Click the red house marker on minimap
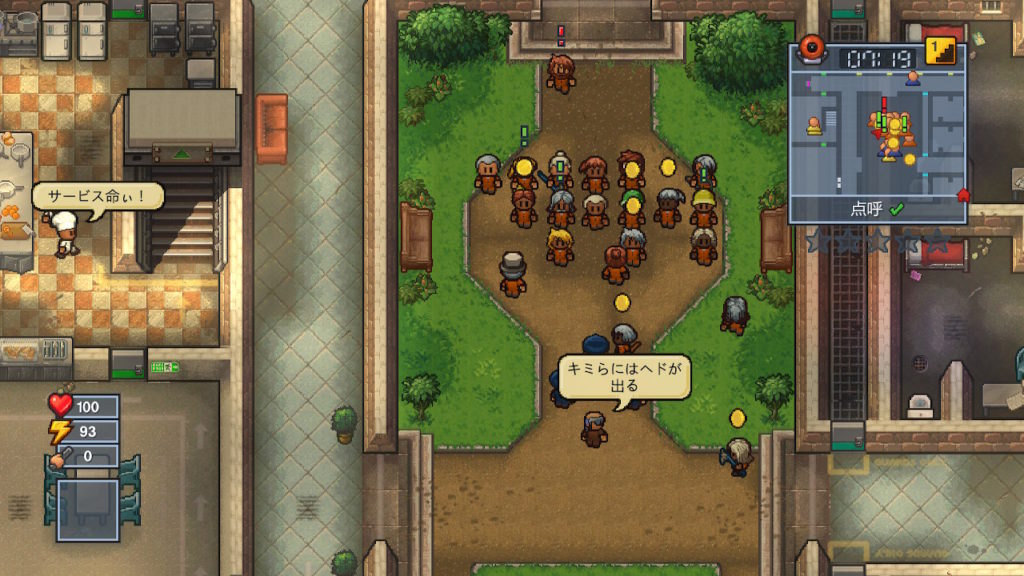This screenshot has height=576, width=1024. tap(963, 194)
